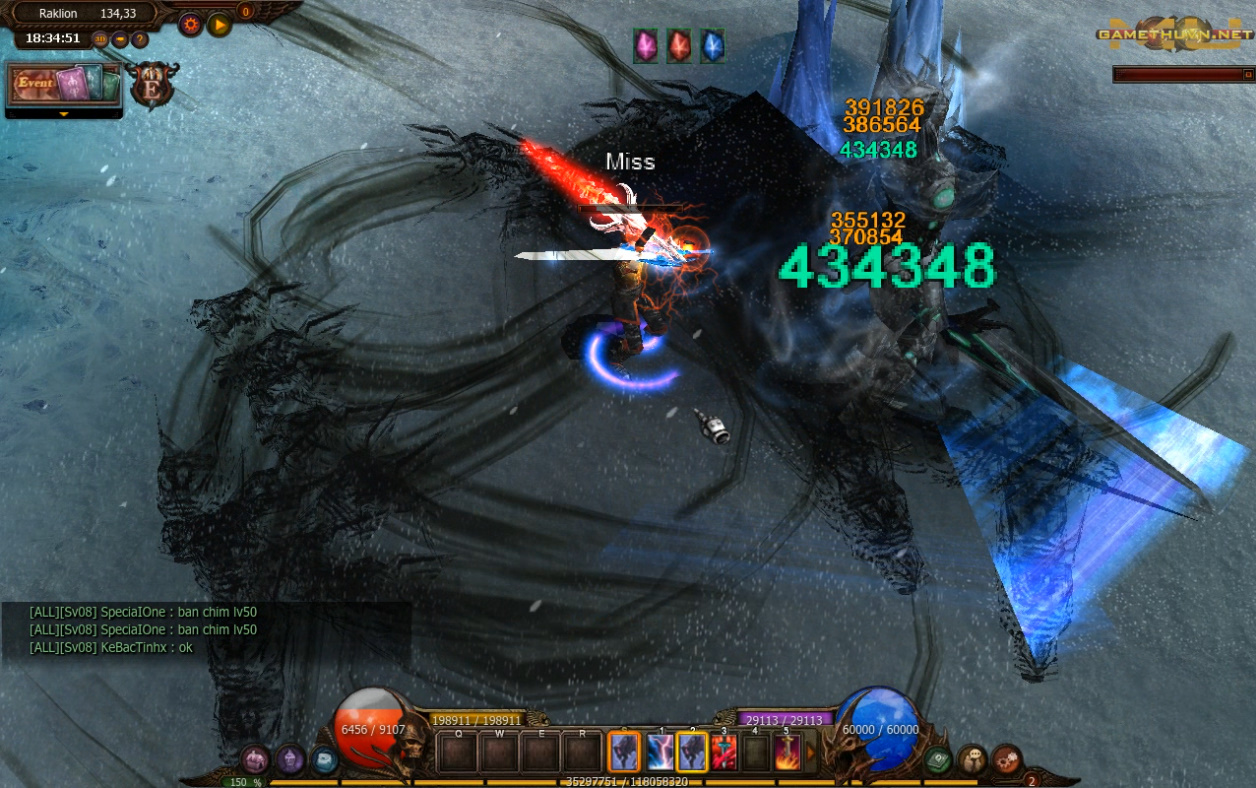Open help with the question mark button
The width and height of the screenshot is (1256, 788).
pyautogui.click(x=140, y=39)
